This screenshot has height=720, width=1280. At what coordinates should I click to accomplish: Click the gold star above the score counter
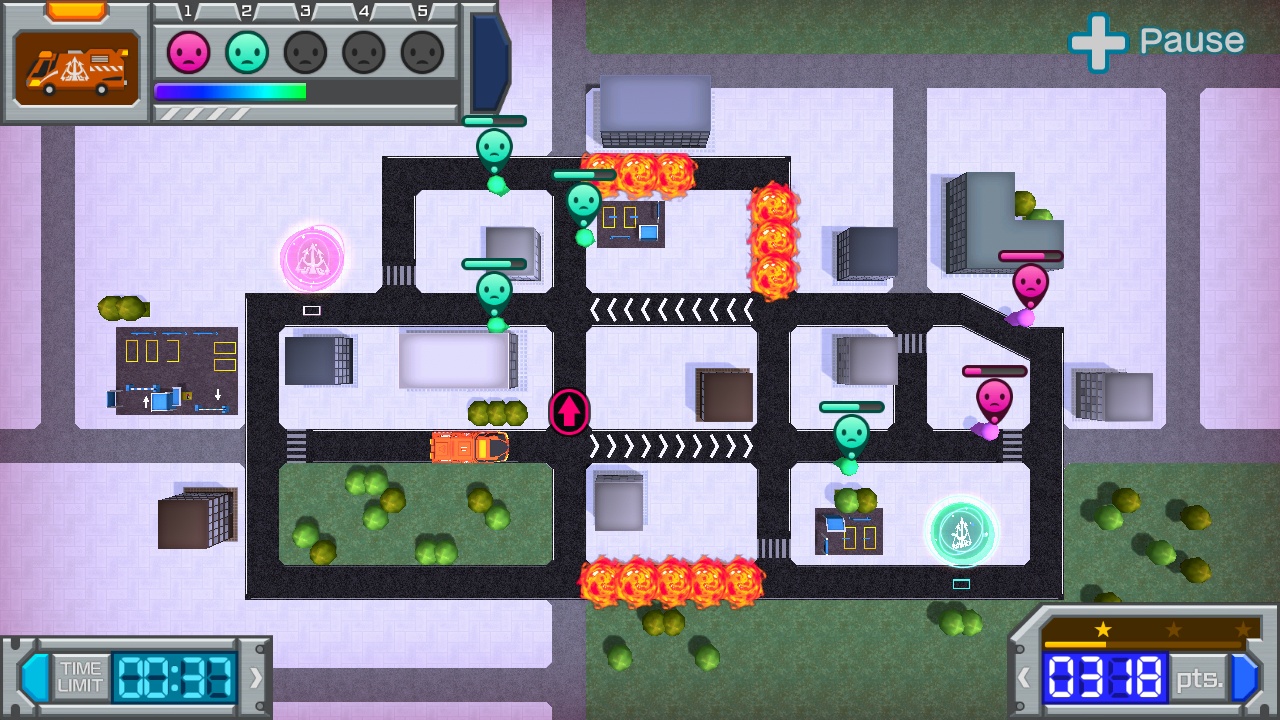click(1101, 630)
